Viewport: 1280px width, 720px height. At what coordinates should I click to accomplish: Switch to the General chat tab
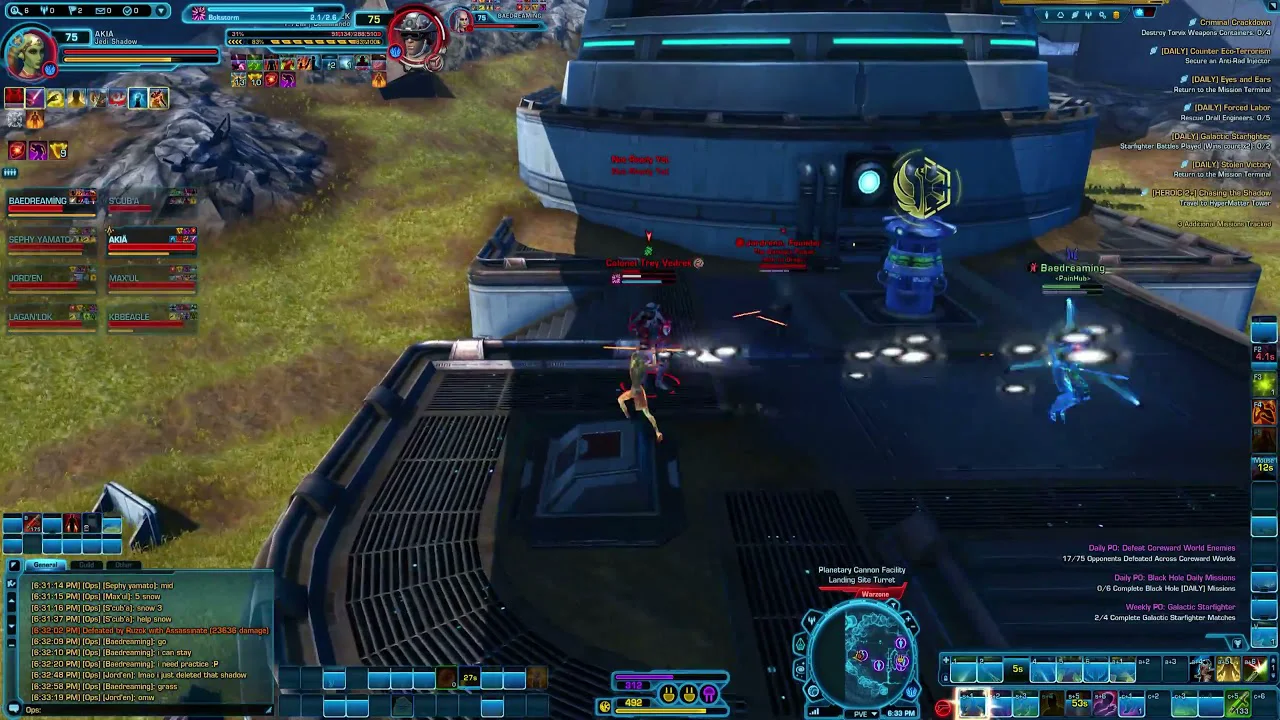point(45,565)
